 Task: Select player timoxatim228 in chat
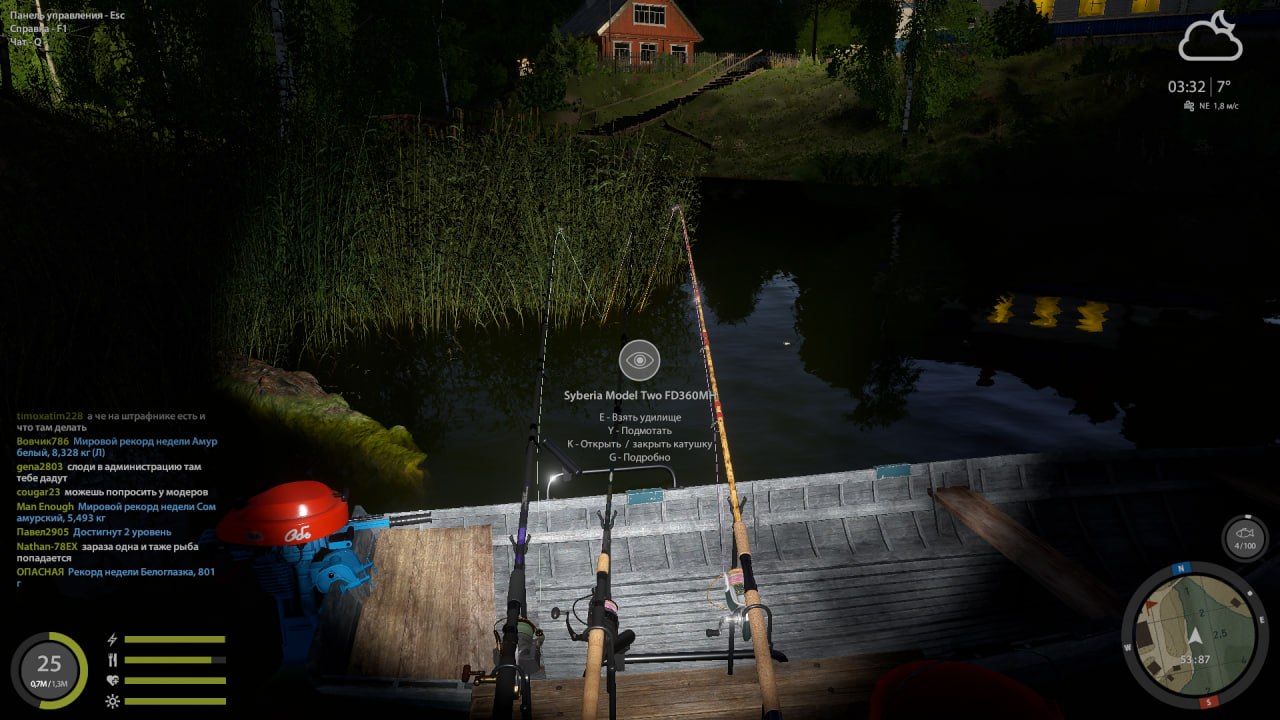coord(50,416)
